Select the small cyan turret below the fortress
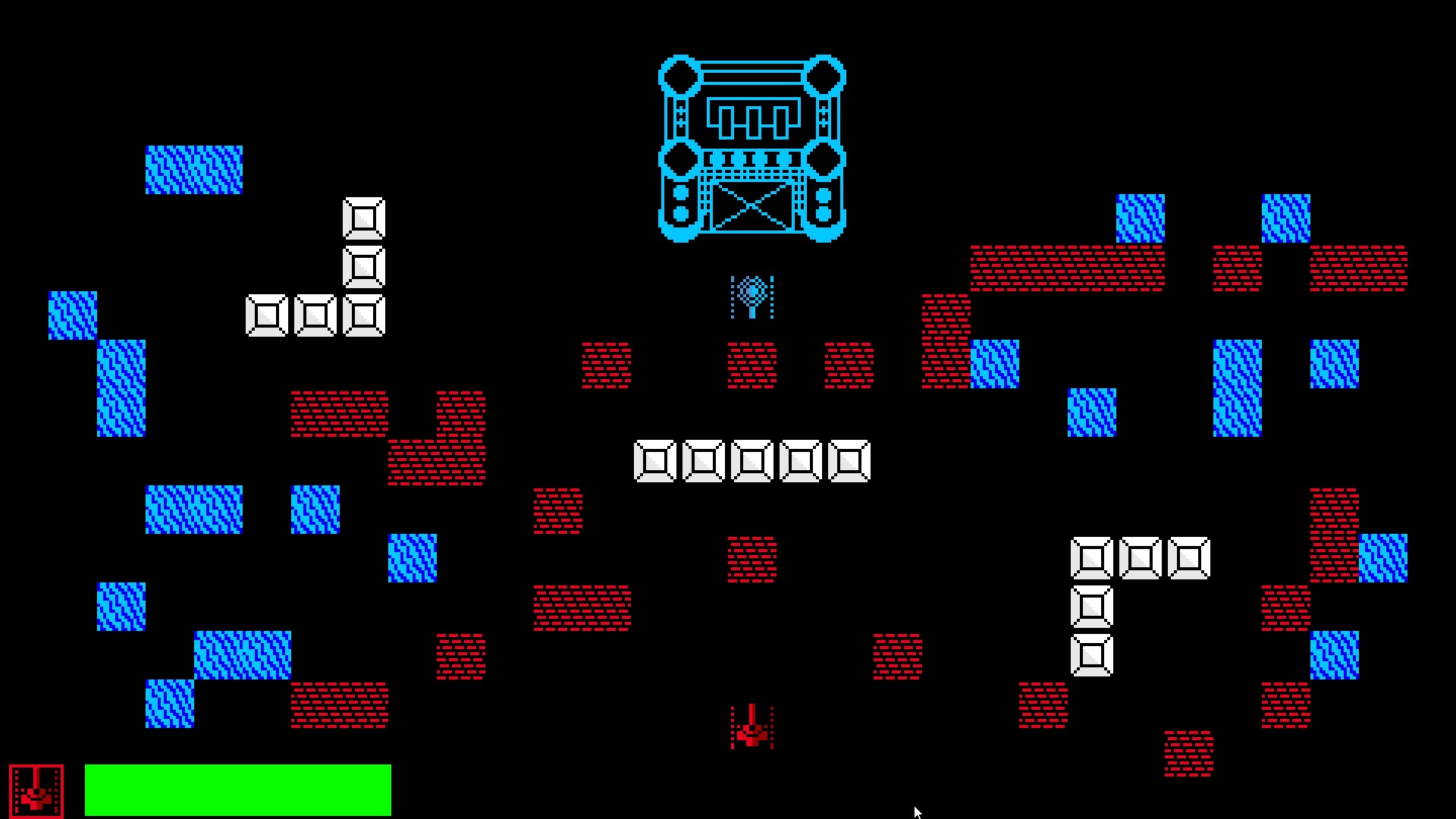Image resolution: width=1456 pixels, height=819 pixels. pos(751,298)
